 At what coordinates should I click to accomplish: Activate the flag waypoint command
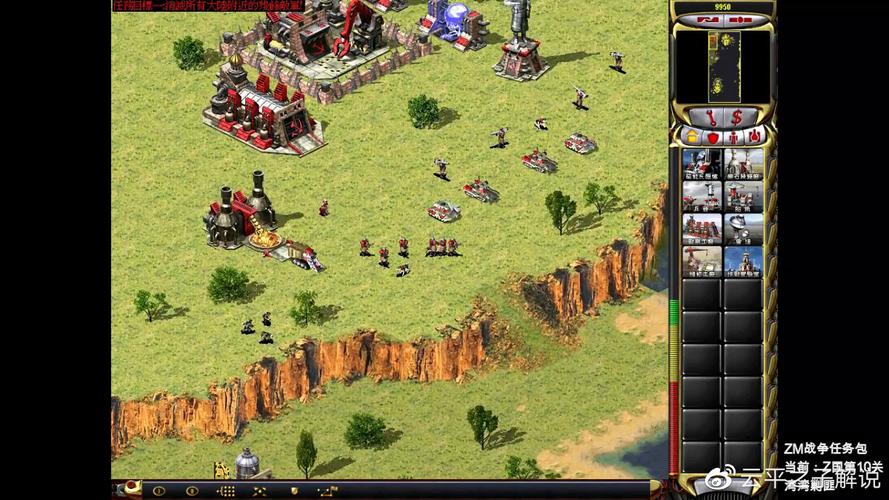326,491
